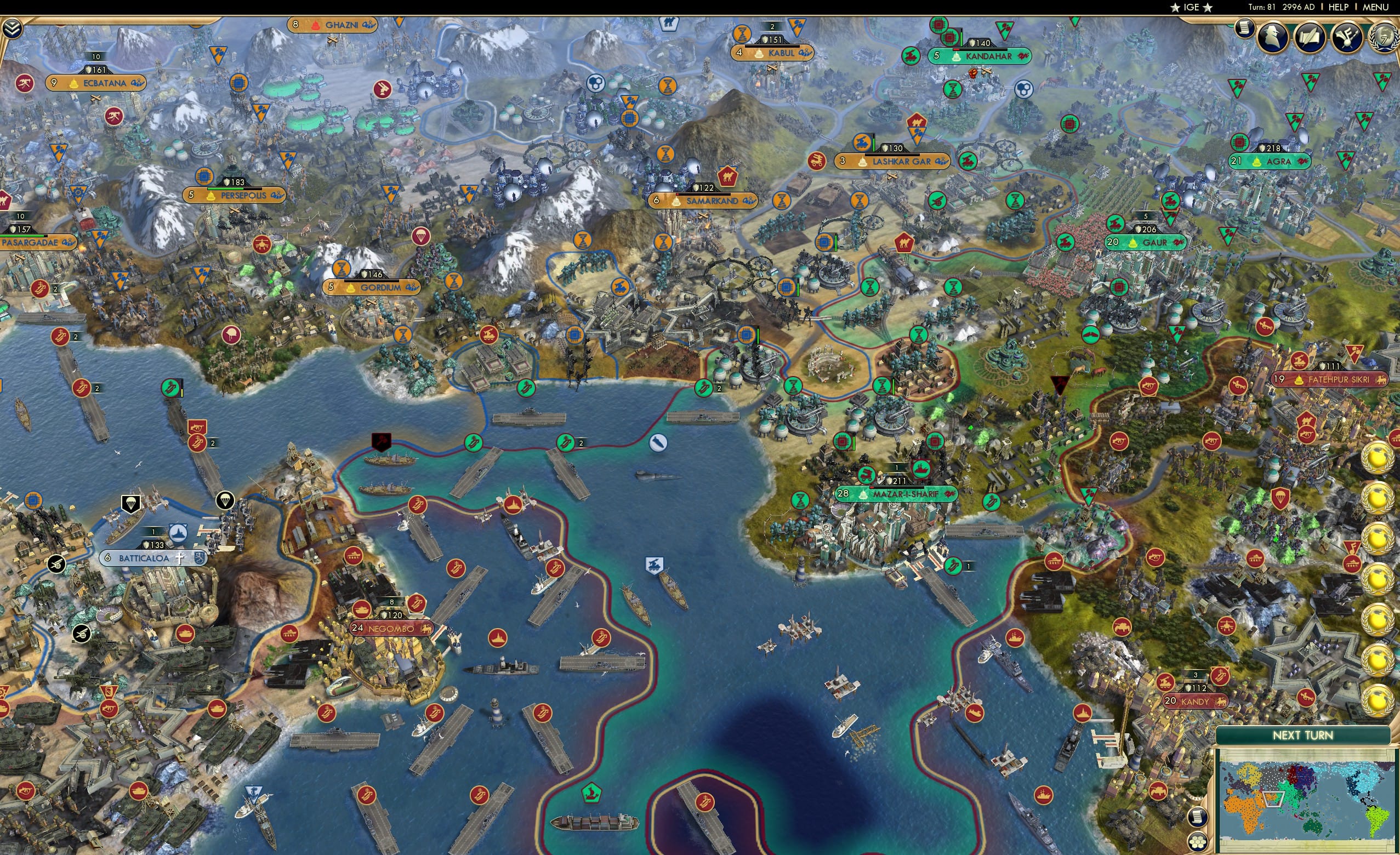Click the scroll icon beside the minimap

tap(1198, 818)
